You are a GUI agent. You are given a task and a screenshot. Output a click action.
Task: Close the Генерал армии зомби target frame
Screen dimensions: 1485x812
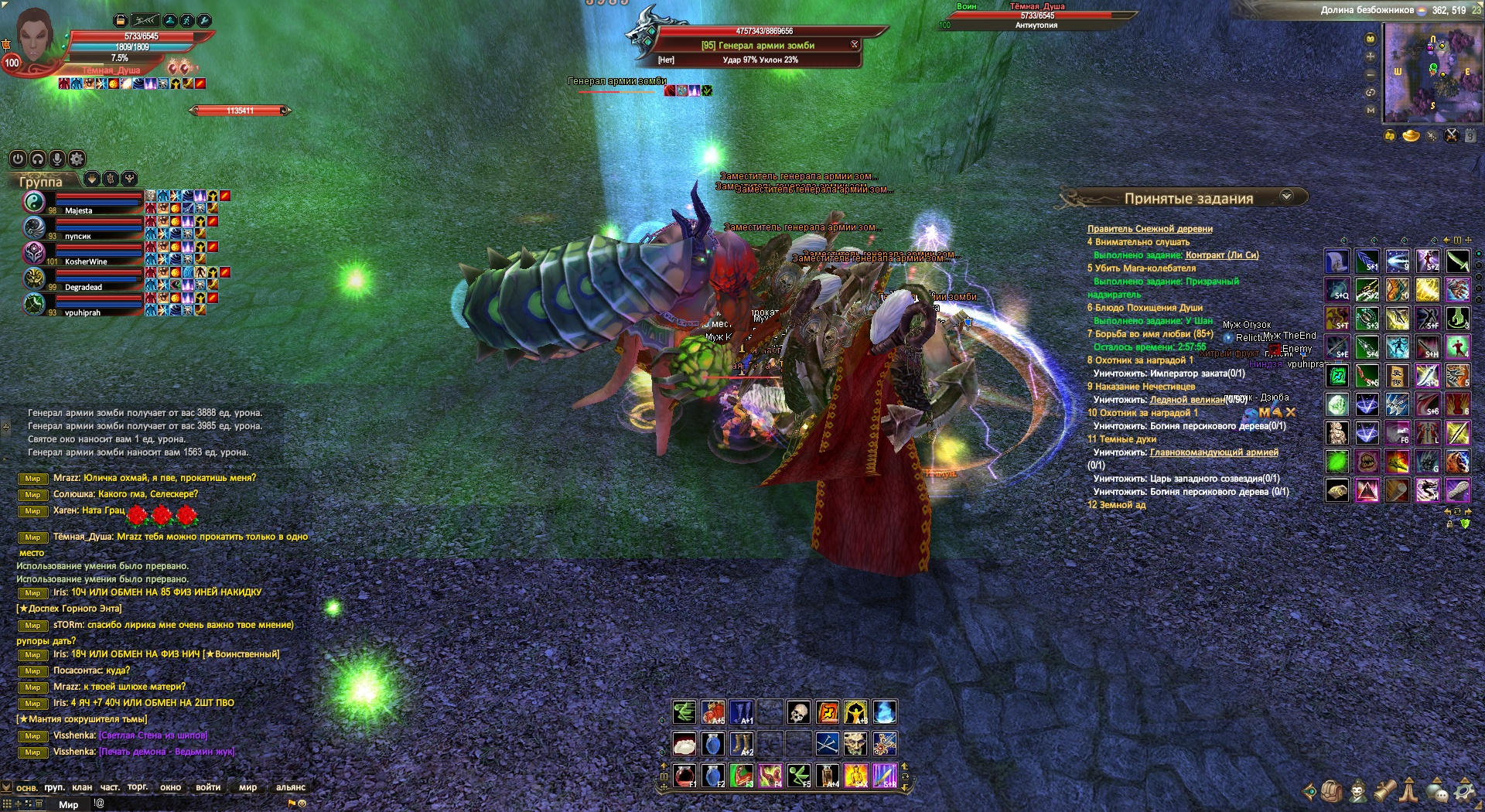coord(855,45)
